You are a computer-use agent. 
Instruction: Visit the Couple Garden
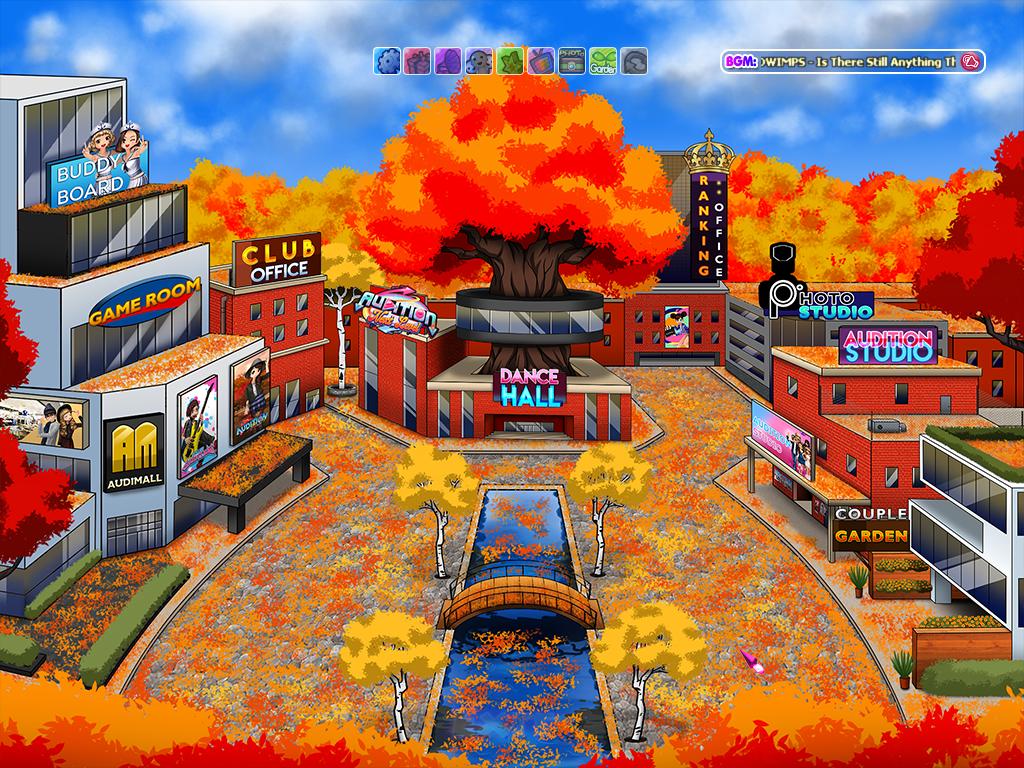point(870,526)
